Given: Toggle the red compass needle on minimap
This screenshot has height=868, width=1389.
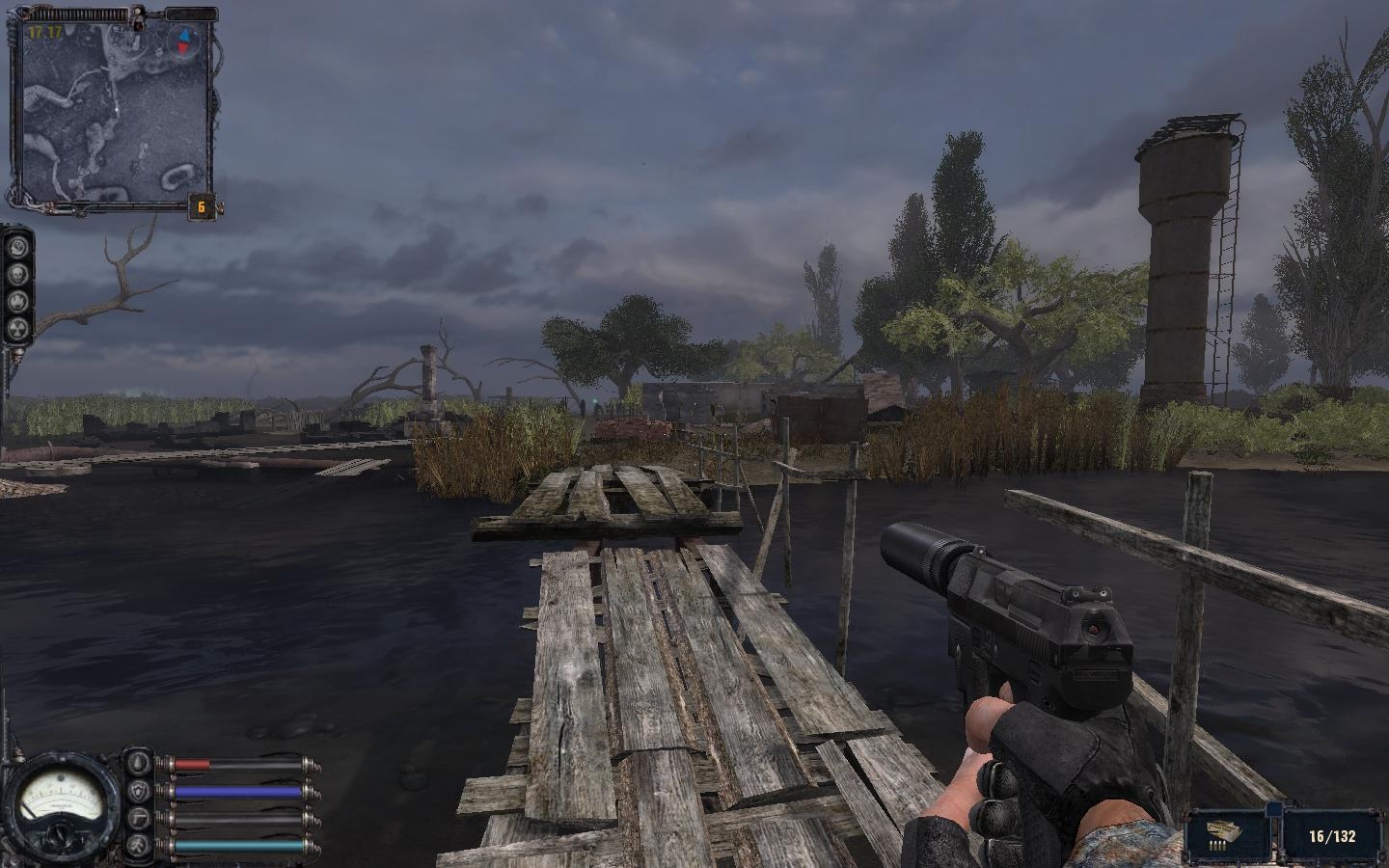Looking at the screenshot, I should click(181, 48).
